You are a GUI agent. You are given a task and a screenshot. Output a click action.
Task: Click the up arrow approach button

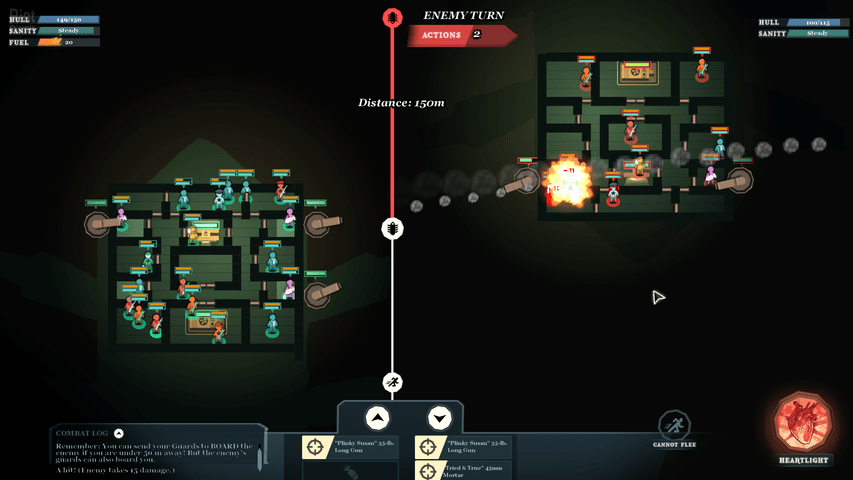377,418
